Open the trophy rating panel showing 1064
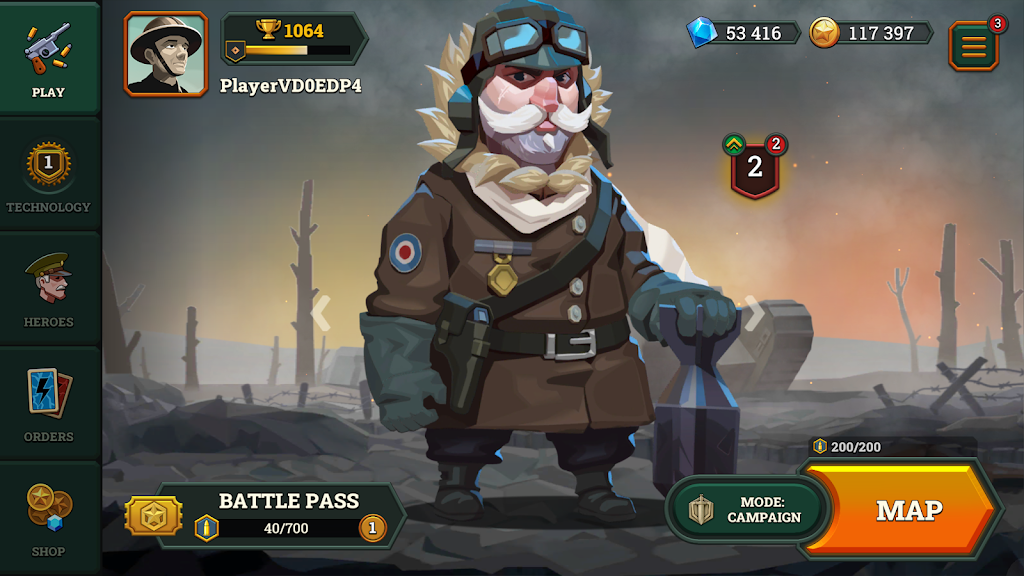The image size is (1024, 576). [x=293, y=38]
